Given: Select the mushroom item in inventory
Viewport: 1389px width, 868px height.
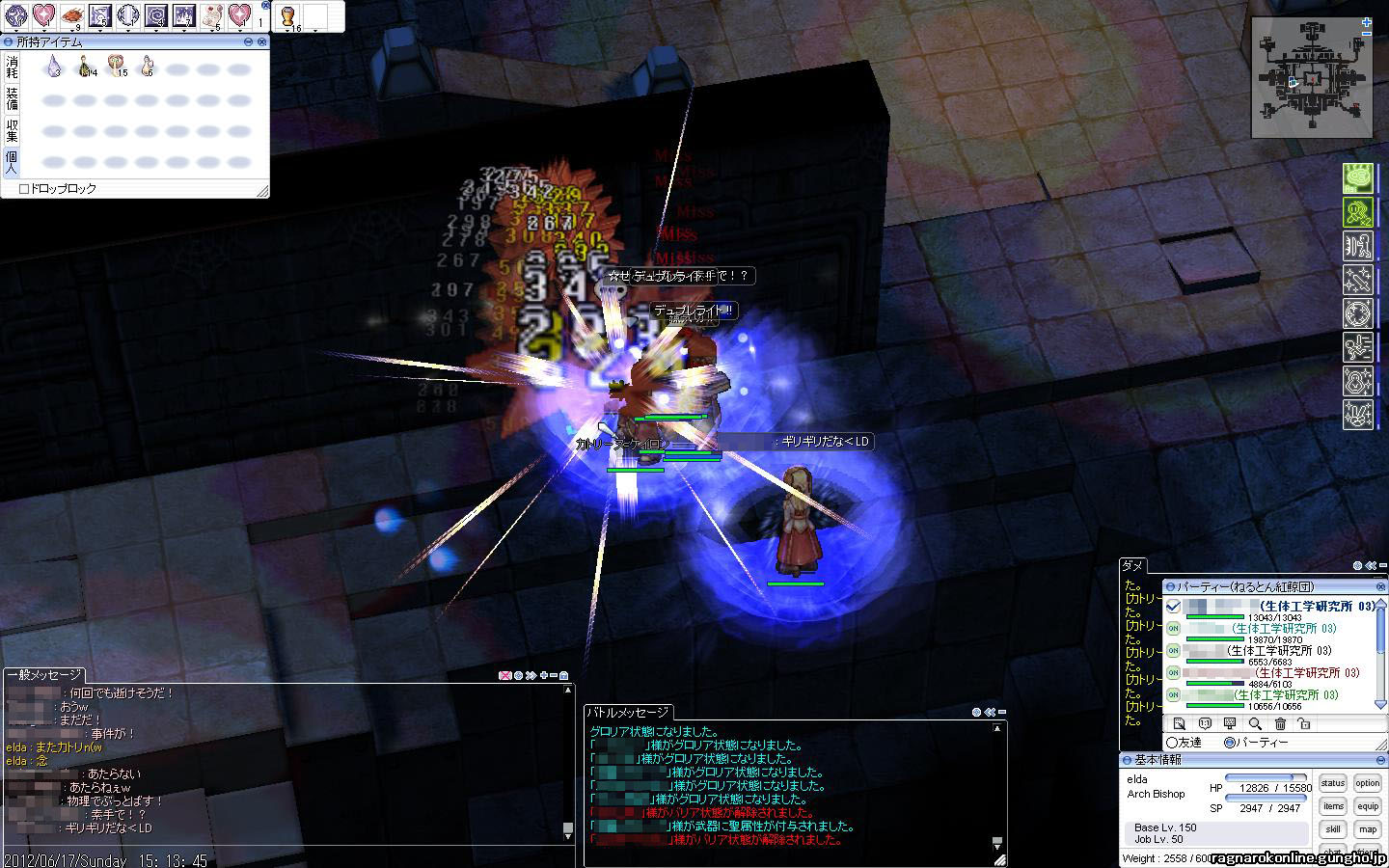Looking at the screenshot, I should [x=117, y=66].
